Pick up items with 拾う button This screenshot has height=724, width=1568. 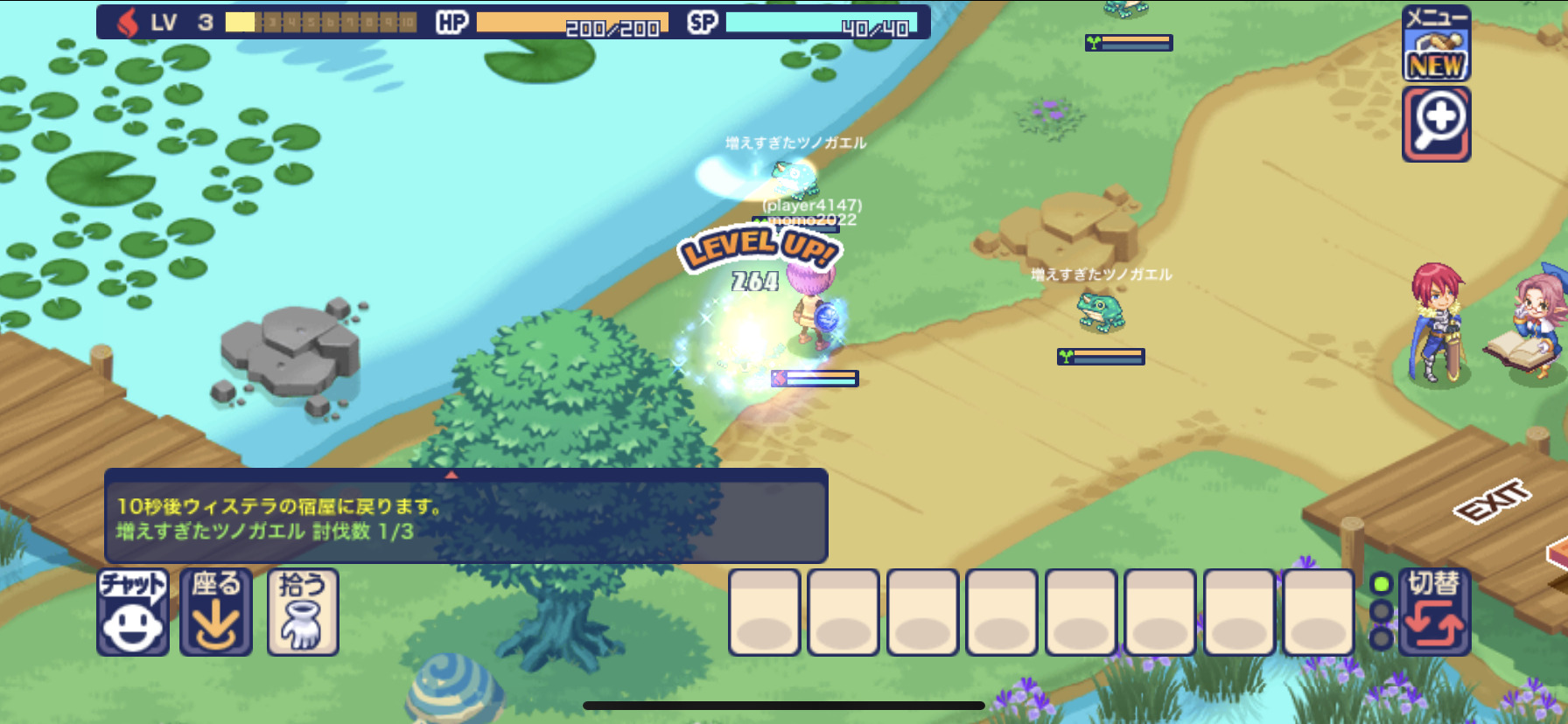302,611
